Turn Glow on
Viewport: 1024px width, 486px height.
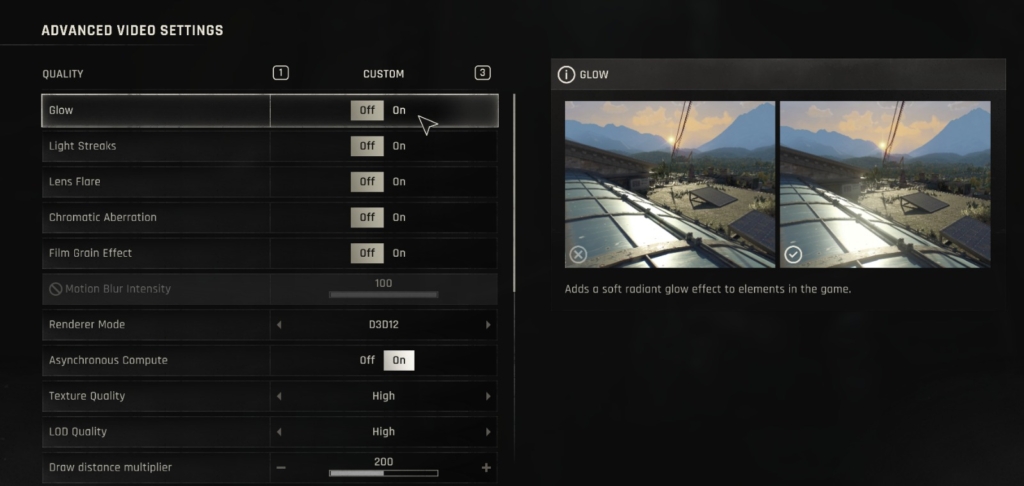(x=399, y=110)
